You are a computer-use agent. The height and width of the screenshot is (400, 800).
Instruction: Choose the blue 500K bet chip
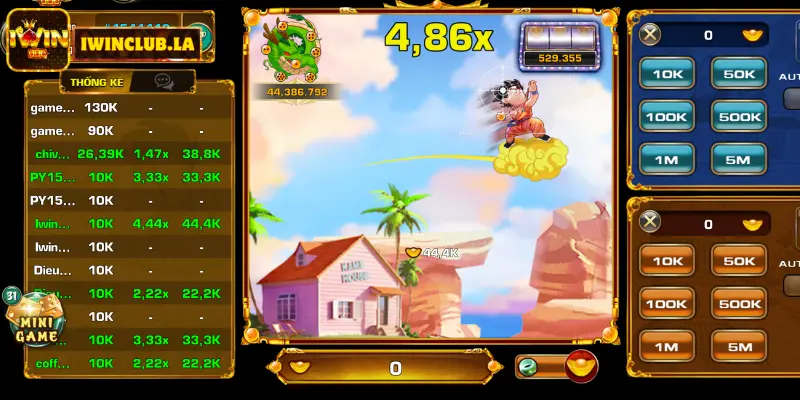pyautogui.click(x=738, y=116)
